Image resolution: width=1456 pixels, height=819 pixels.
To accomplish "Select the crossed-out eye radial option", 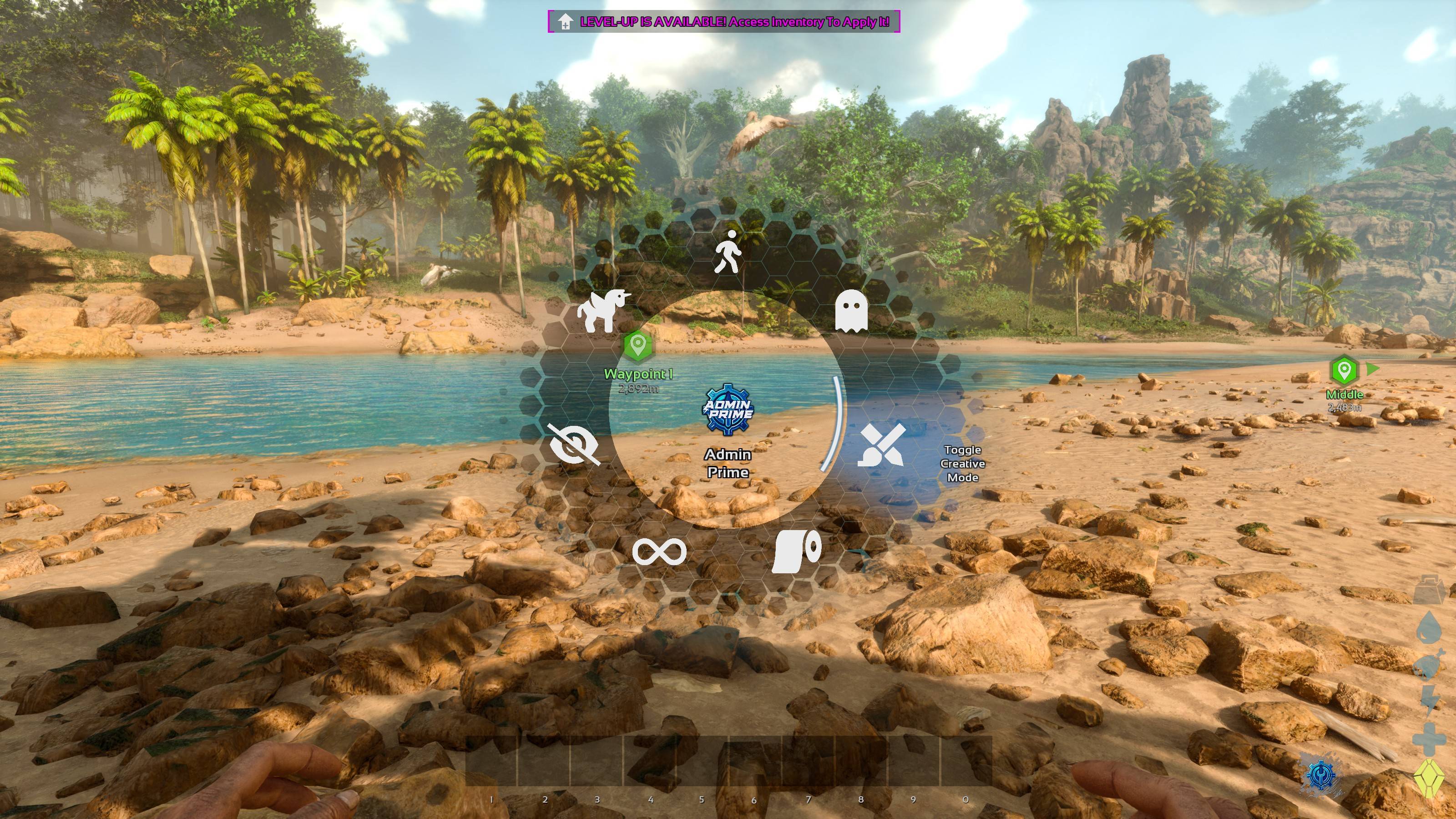I will pyautogui.click(x=574, y=445).
